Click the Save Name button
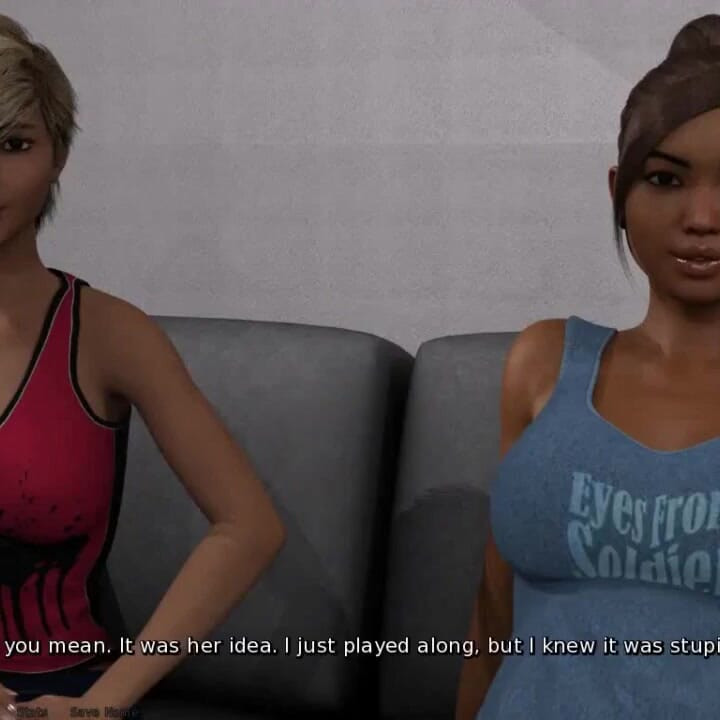This screenshot has width=720, height=720. [104, 711]
